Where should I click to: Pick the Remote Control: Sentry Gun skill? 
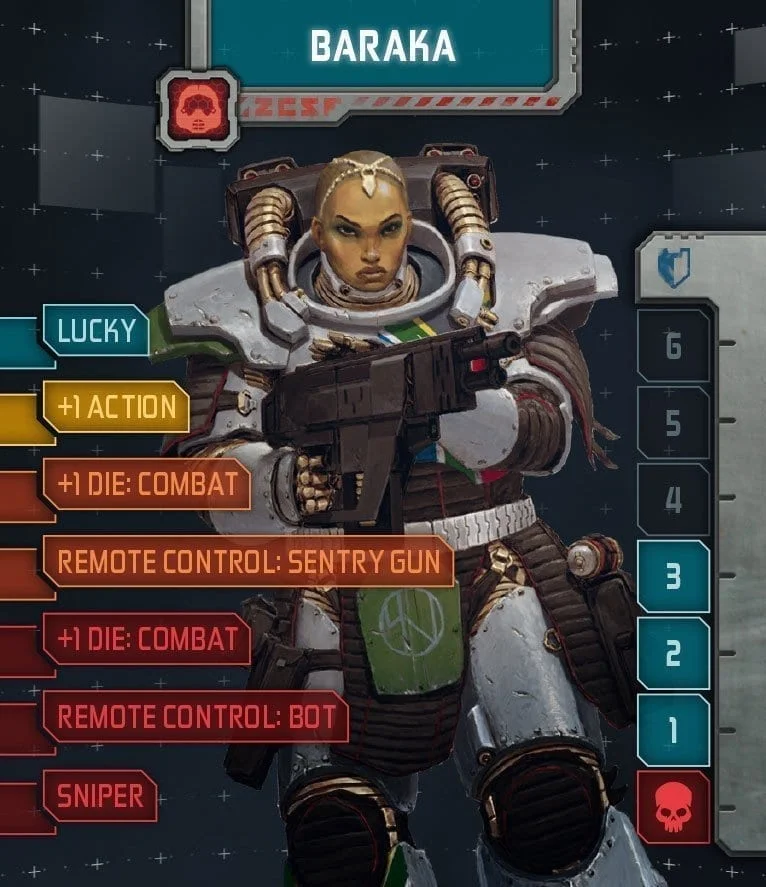click(x=248, y=561)
